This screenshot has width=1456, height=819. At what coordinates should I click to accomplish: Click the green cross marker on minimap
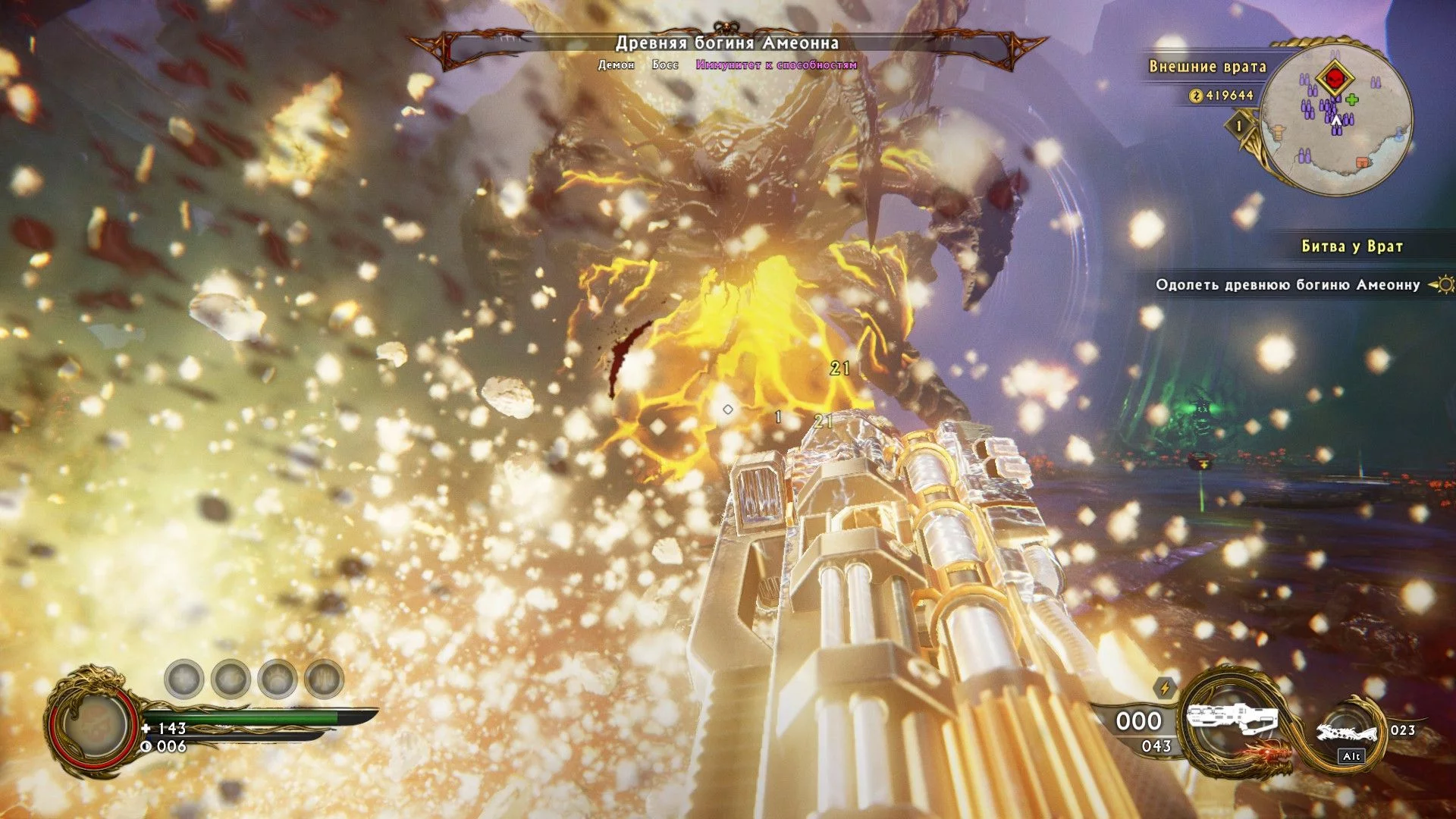[x=1353, y=99]
